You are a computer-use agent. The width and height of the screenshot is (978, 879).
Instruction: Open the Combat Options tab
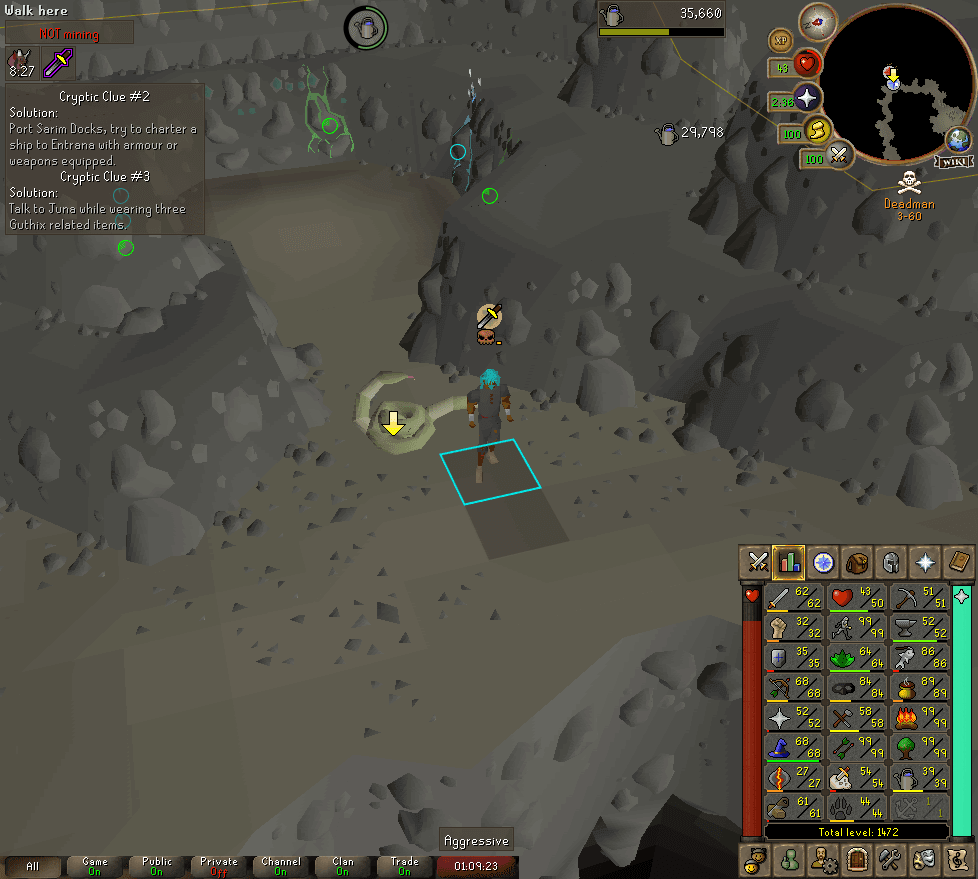(757, 562)
